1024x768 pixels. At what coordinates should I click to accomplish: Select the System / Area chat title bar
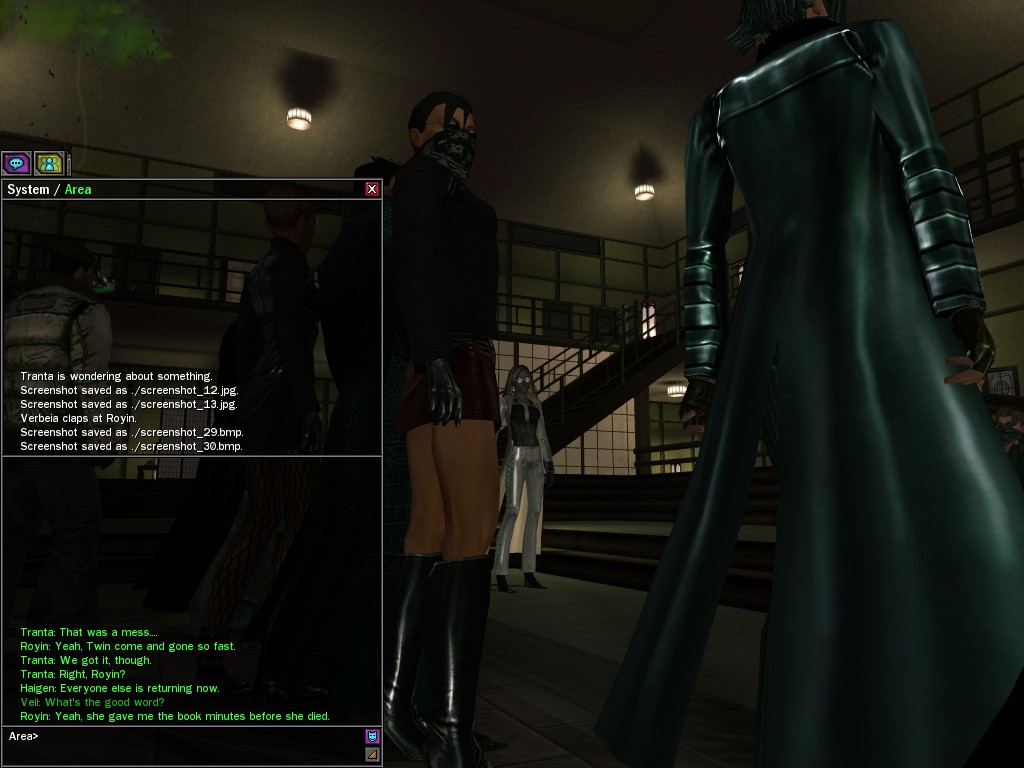click(180, 189)
